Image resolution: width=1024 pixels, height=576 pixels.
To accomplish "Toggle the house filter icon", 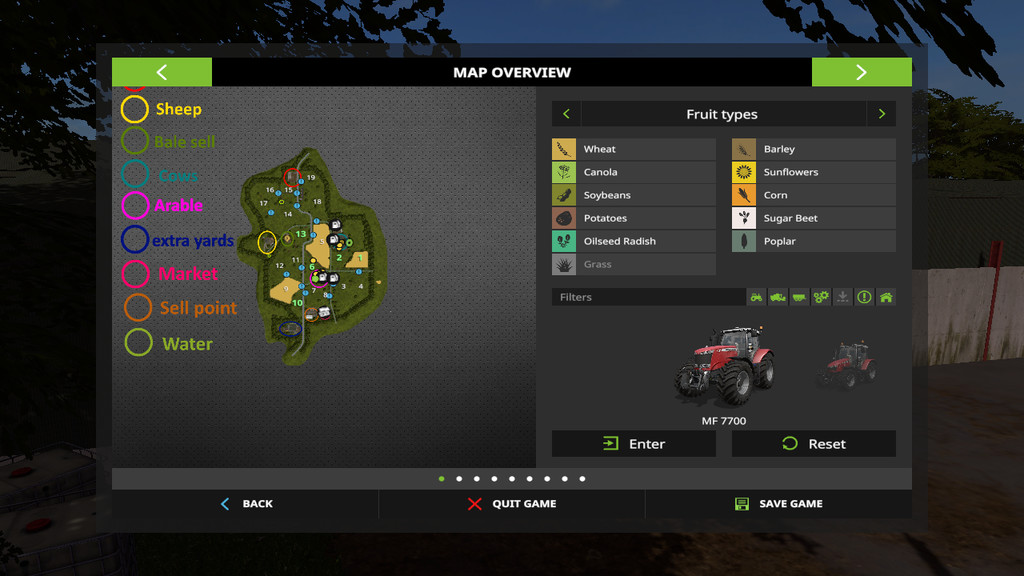I will [886, 297].
